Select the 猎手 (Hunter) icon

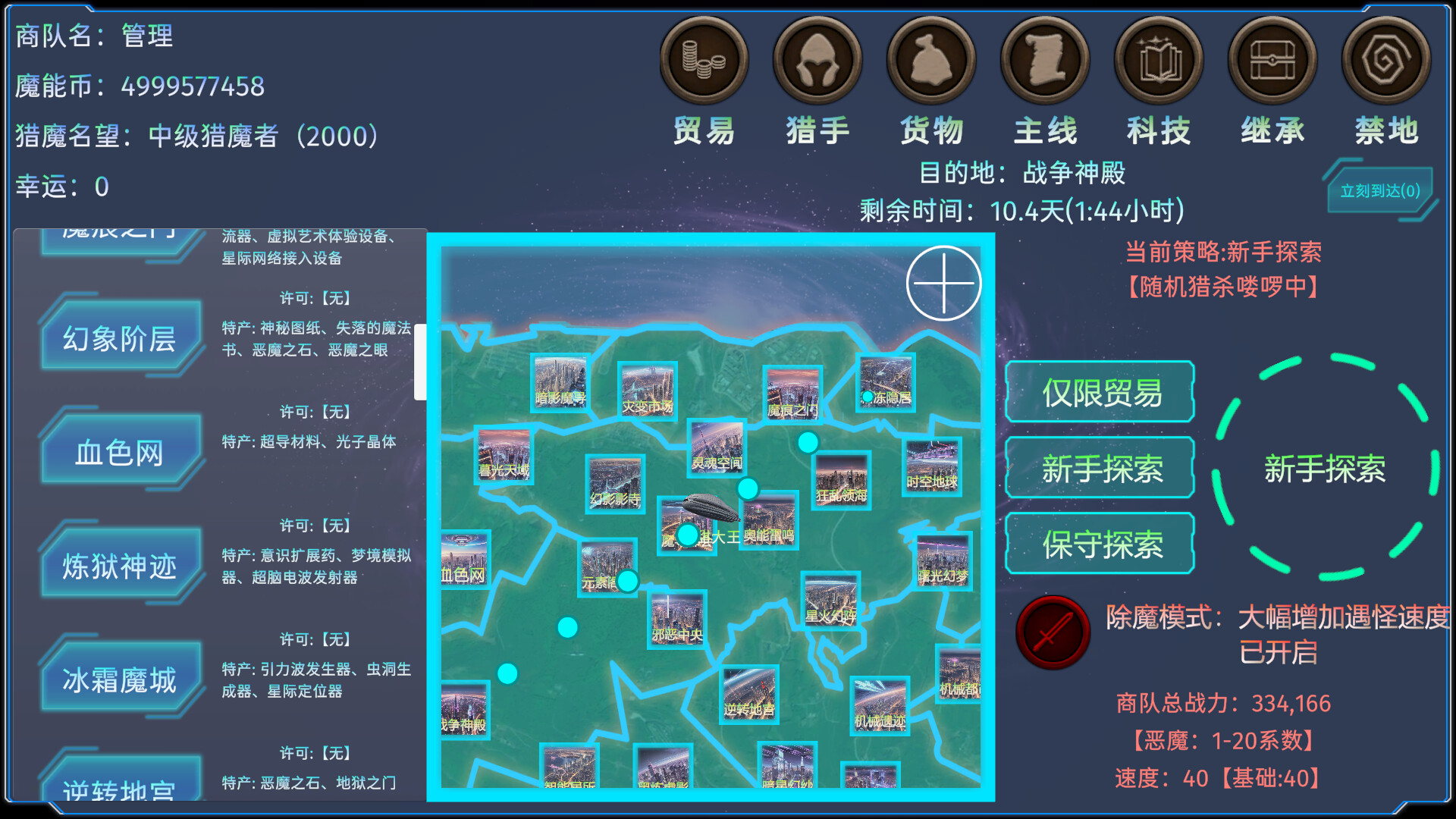pos(817,61)
